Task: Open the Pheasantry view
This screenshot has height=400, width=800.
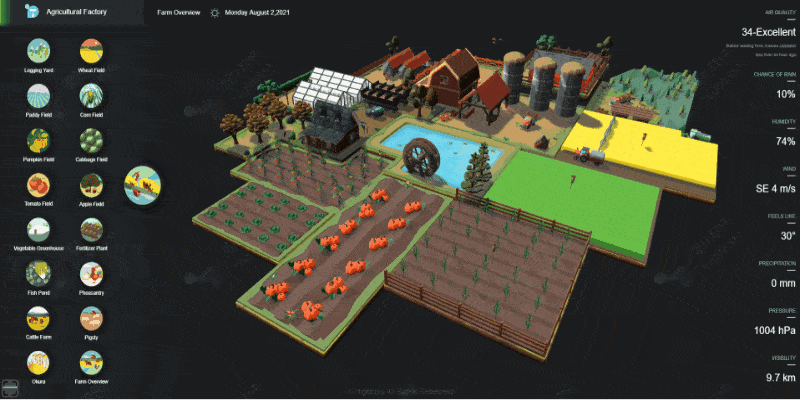Action: 91,274
